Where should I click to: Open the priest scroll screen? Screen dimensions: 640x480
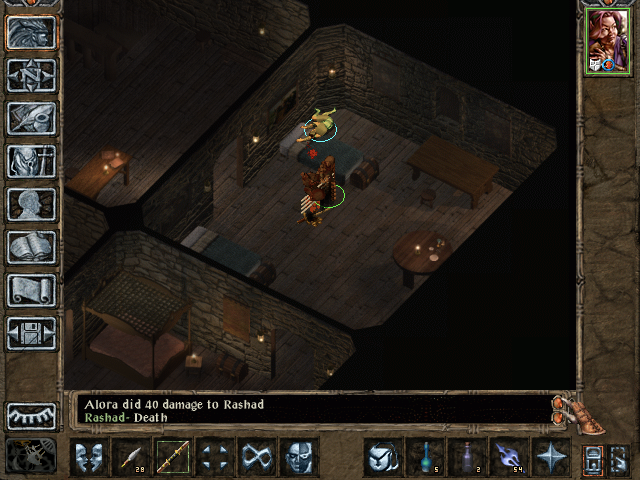(31, 290)
